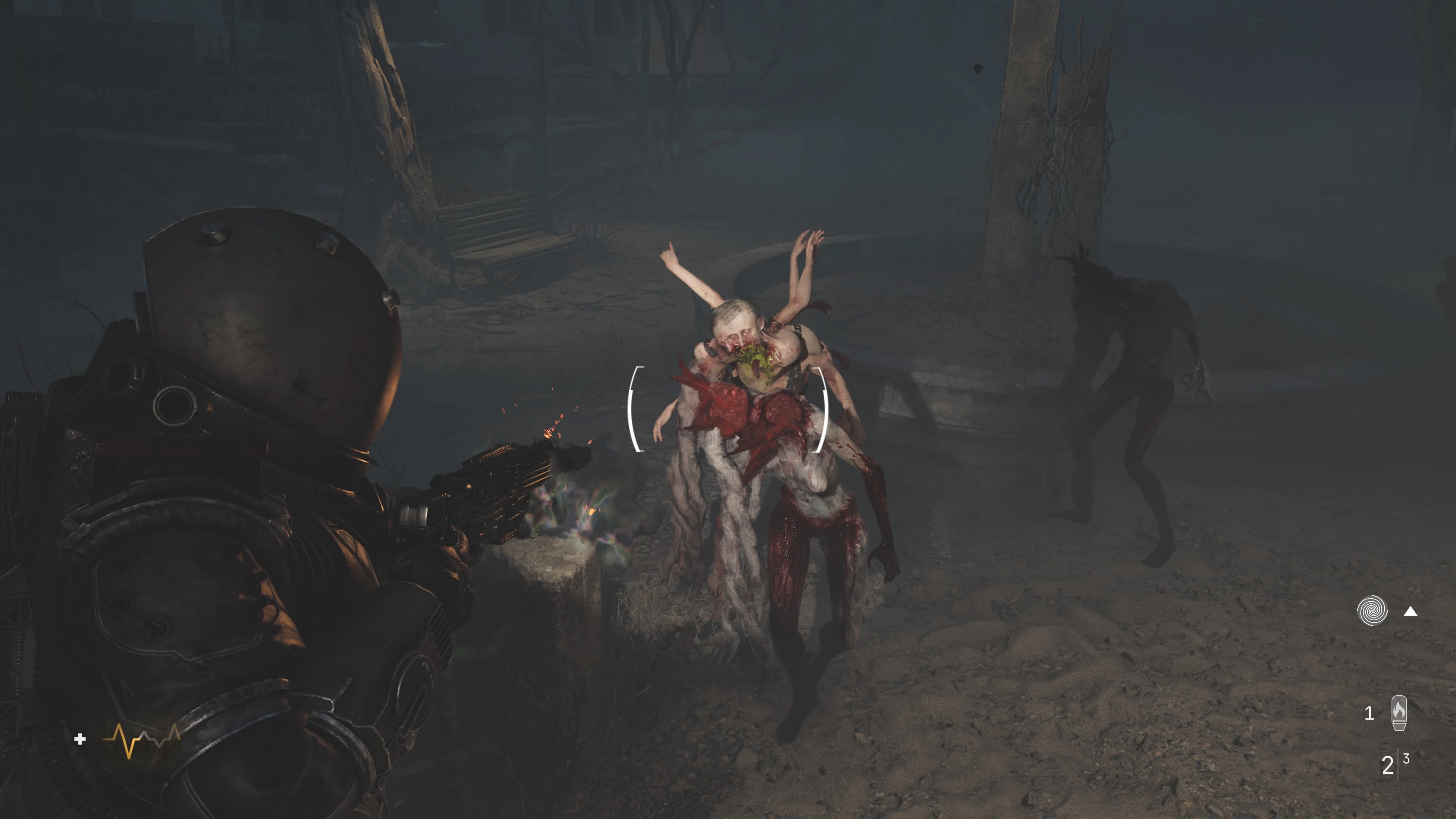Select the flame canister item icon
Screen dimensions: 1456x819
pyautogui.click(x=1398, y=713)
